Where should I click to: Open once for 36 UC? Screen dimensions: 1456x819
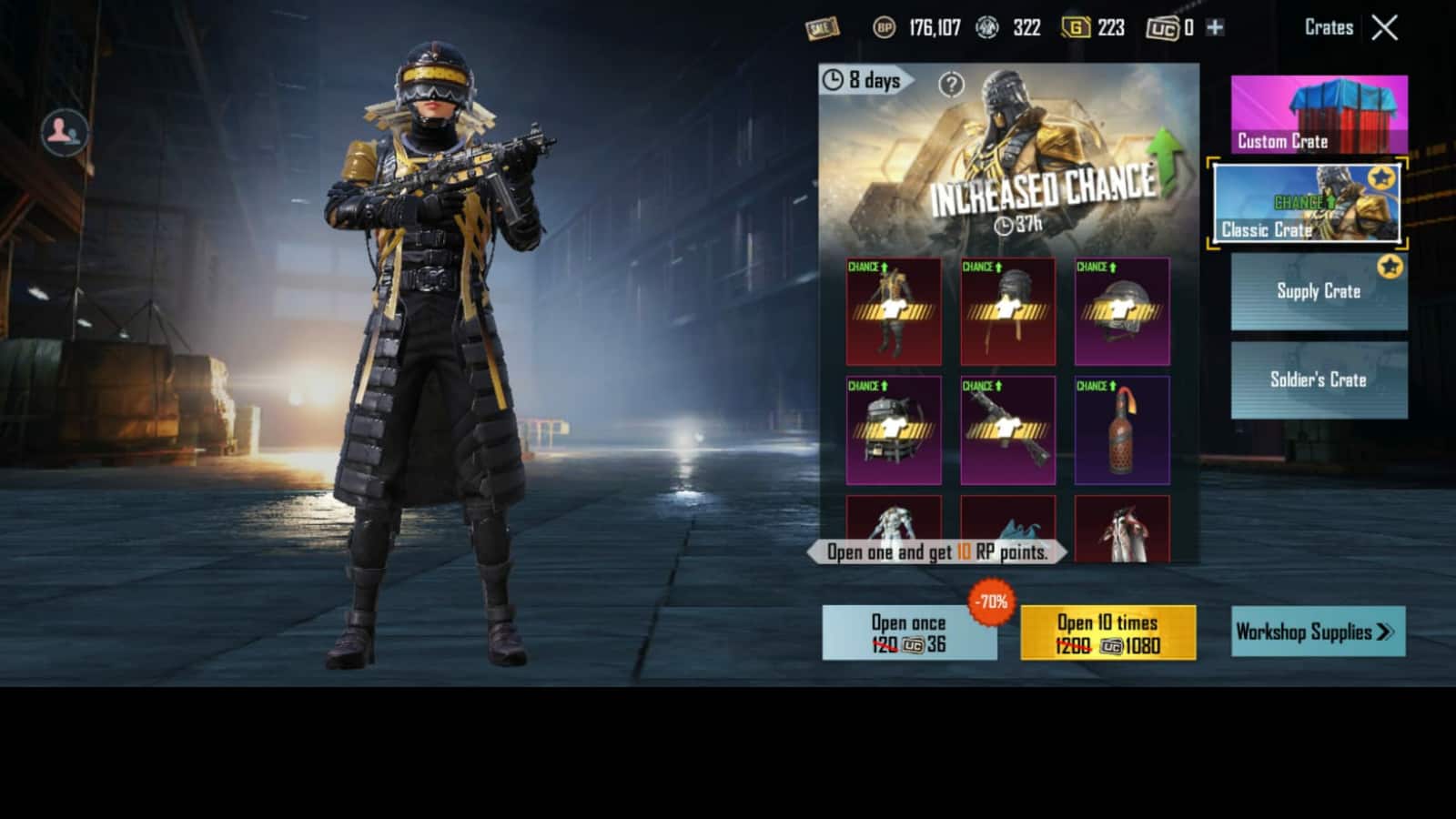pyautogui.click(x=908, y=633)
